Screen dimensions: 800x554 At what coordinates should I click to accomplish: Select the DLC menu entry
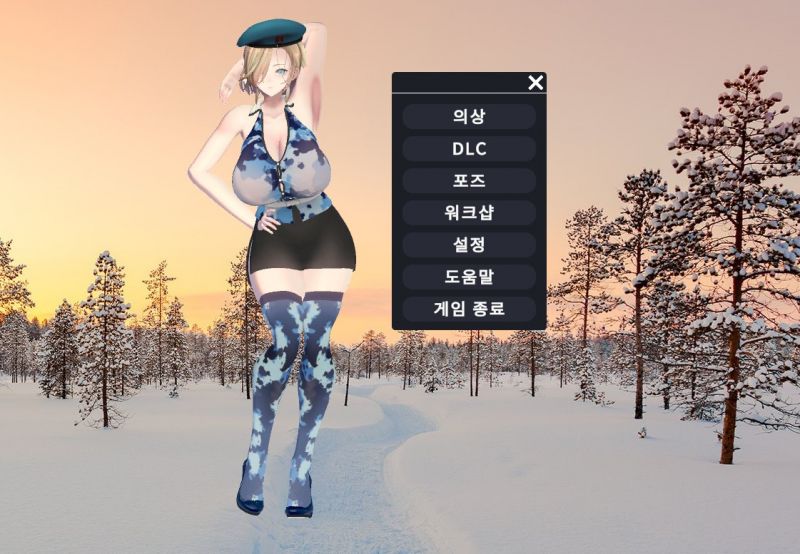click(468, 148)
